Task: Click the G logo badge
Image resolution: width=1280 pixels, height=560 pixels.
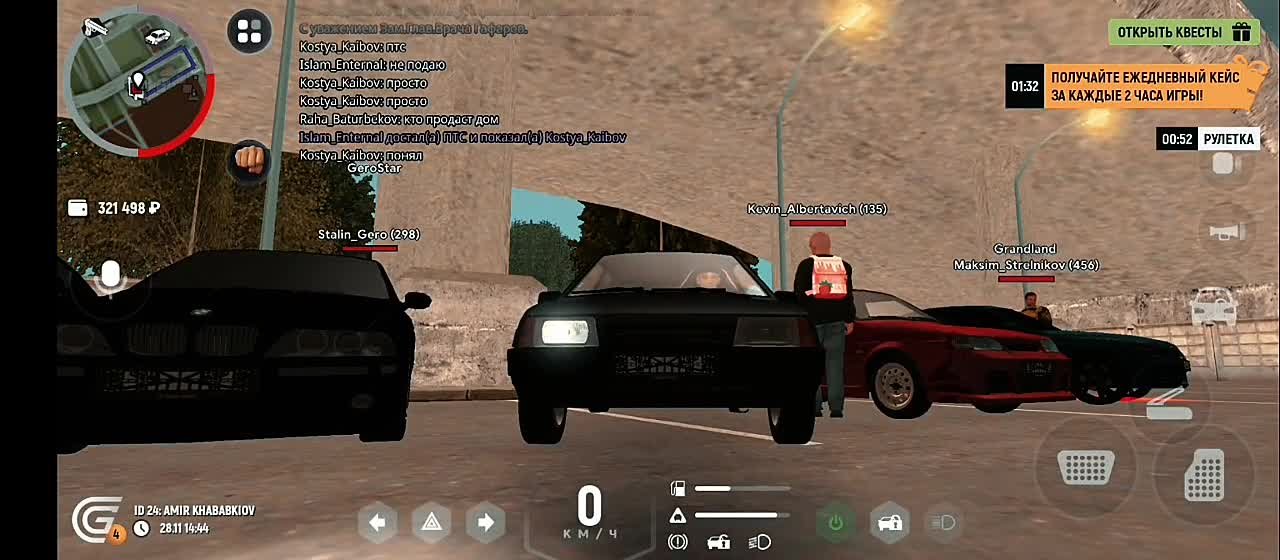Action: pos(97,520)
